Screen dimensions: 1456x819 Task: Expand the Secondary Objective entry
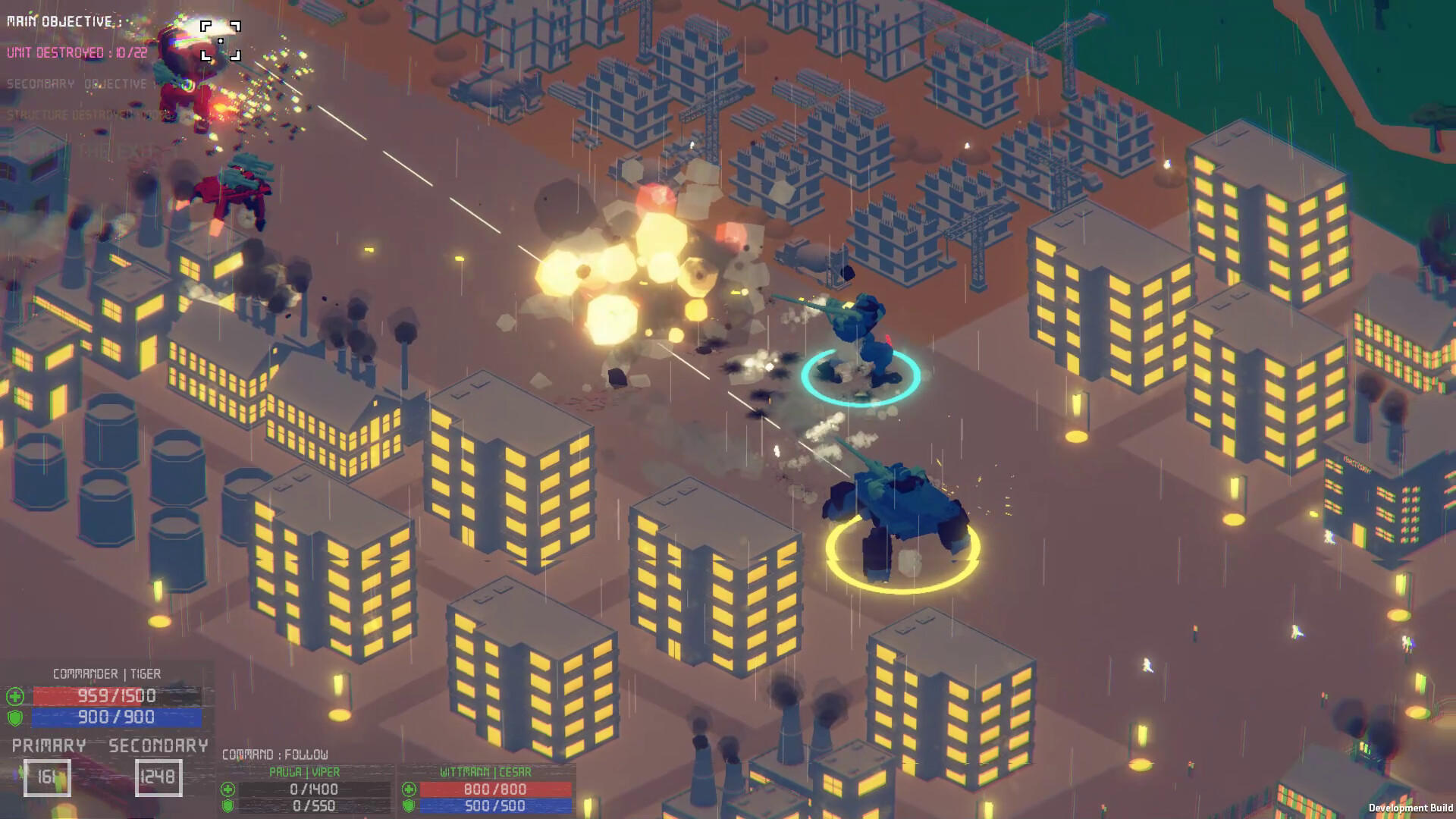[74, 83]
